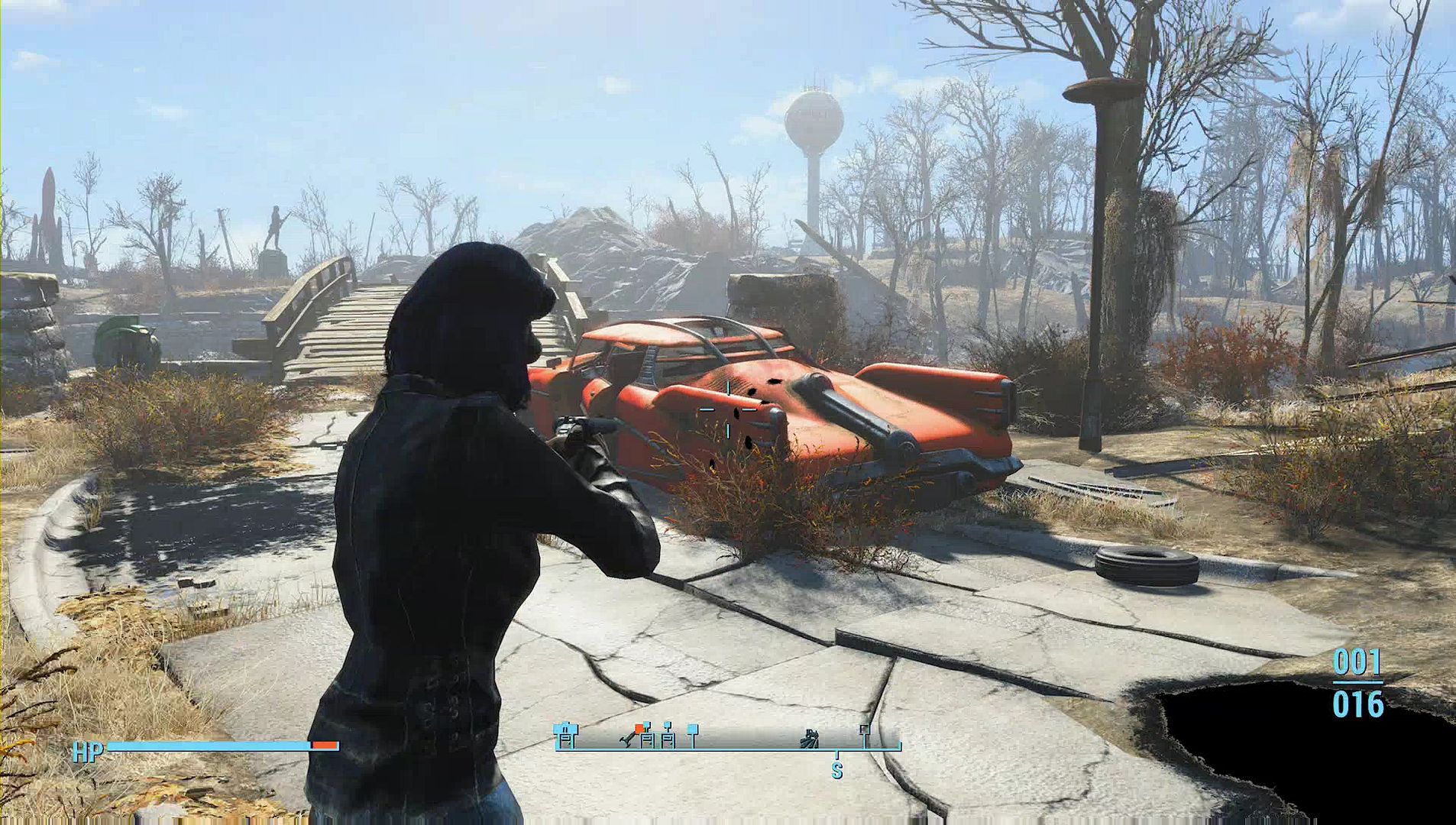Click the wrench location marker on the compass
This screenshot has height=825, width=1456.
[627, 740]
